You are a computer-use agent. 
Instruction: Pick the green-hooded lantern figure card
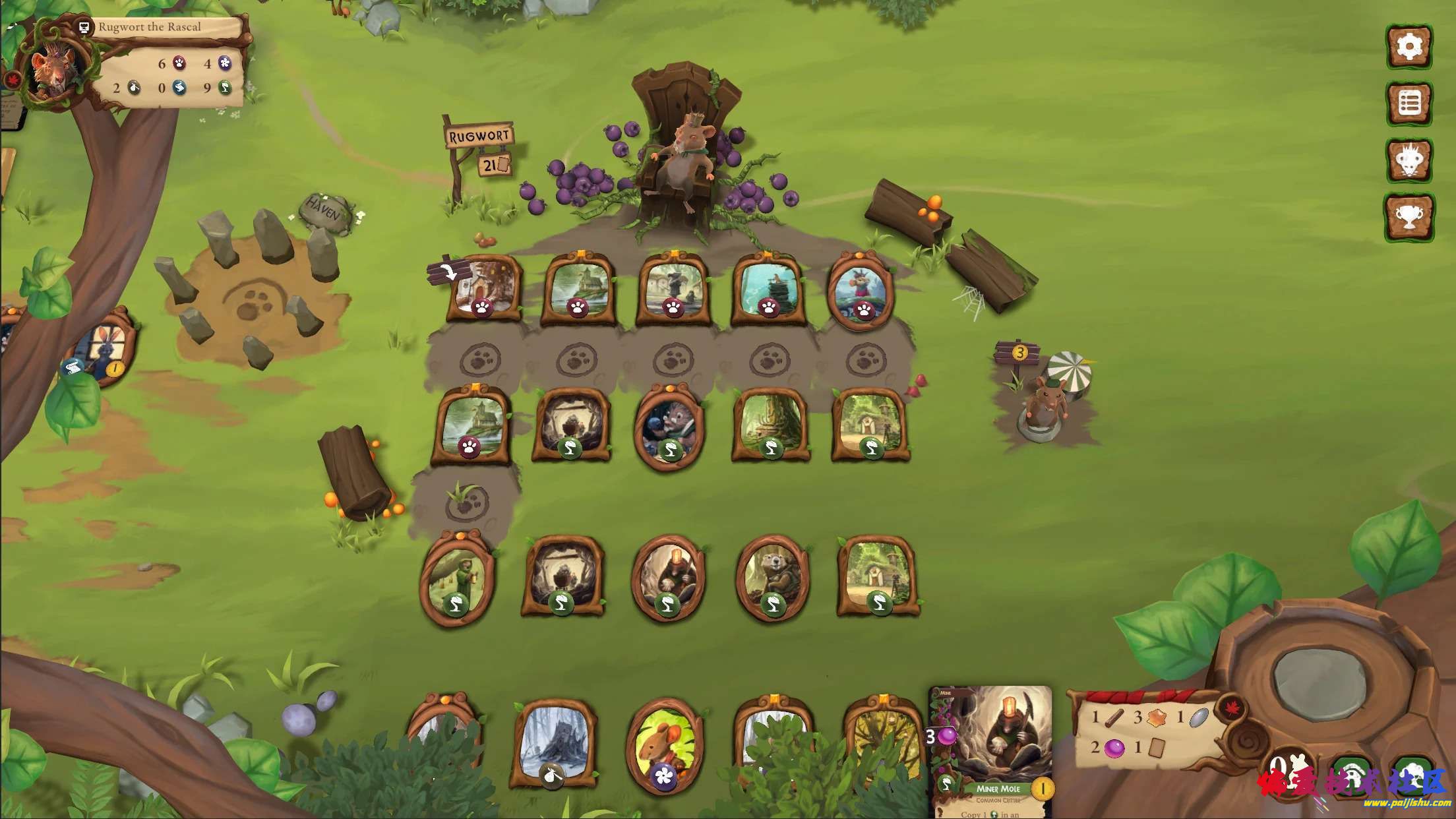point(457,578)
